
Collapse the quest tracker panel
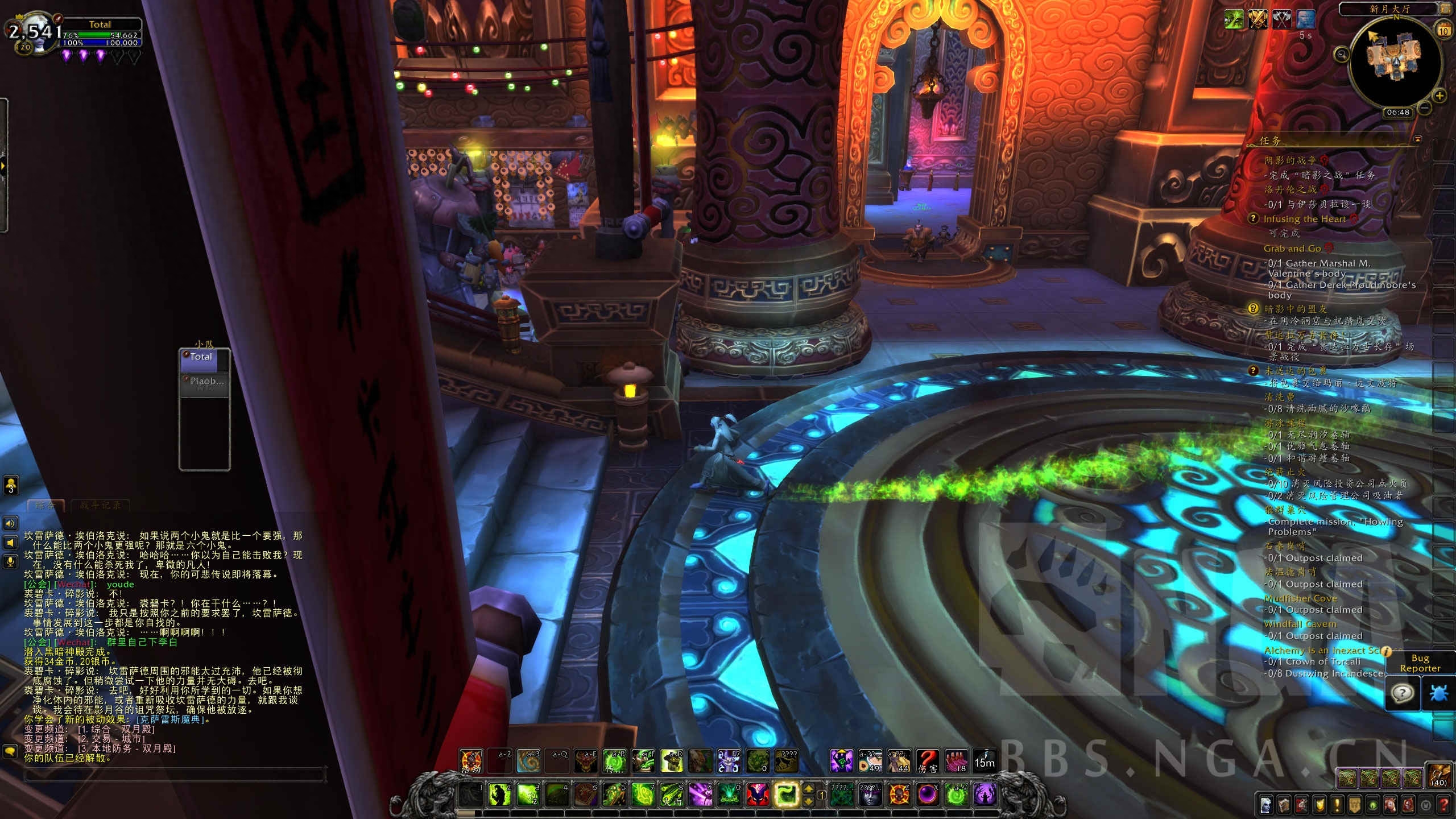1418,139
